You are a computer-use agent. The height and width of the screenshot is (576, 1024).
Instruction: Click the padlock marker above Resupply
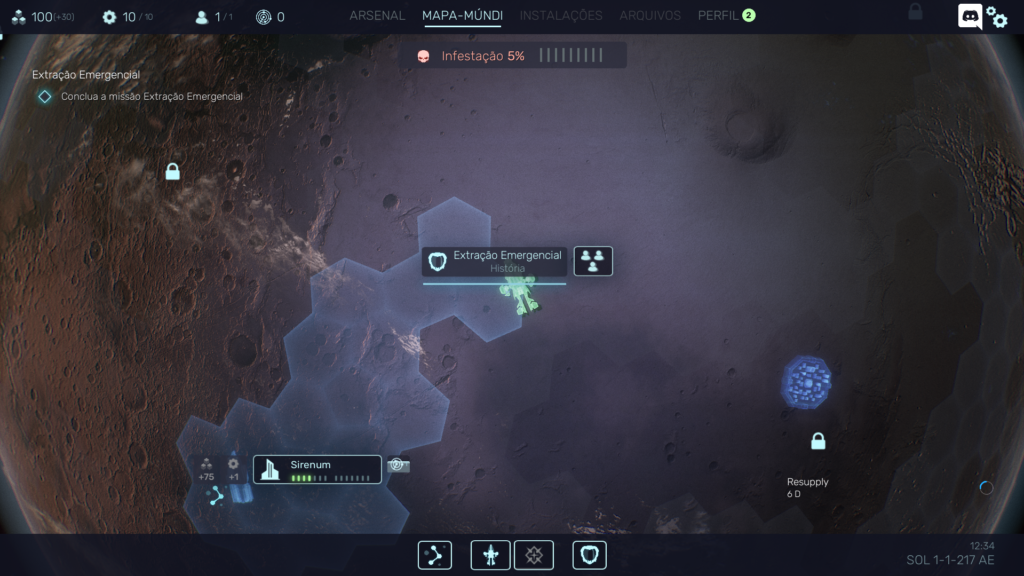point(818,441)
